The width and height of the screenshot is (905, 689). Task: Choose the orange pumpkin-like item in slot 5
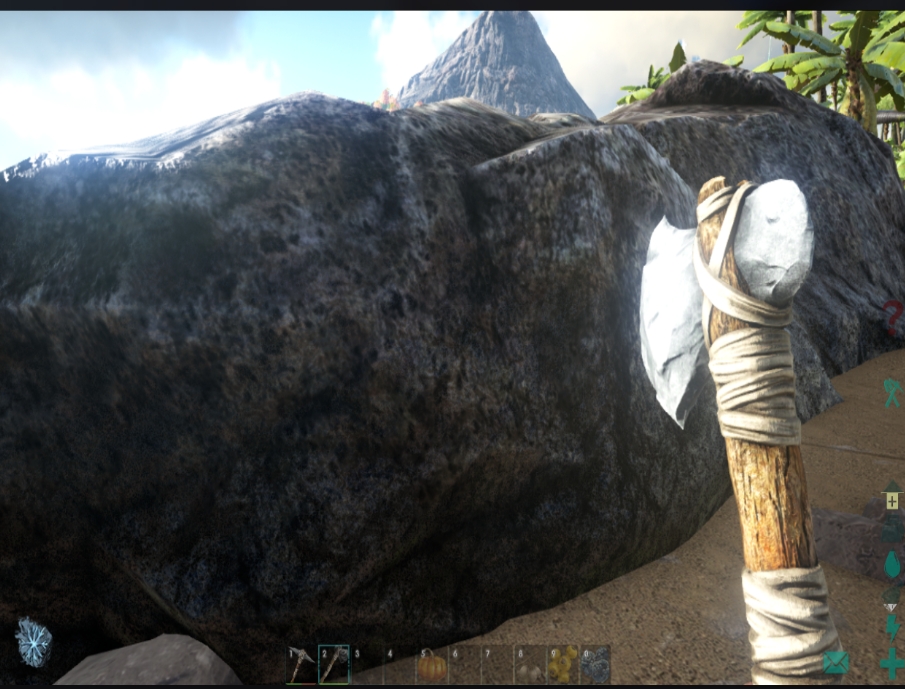pyautogui.click(x=433, y=665)
